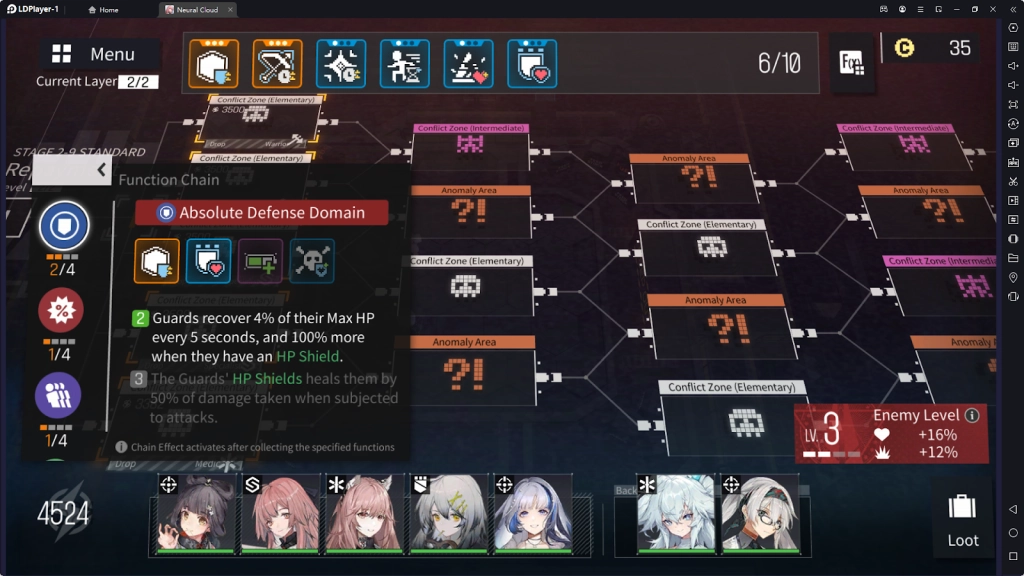This screenshot has width=1024, height=576.
Task: Open the Loot bag
Action: (962, 518)
